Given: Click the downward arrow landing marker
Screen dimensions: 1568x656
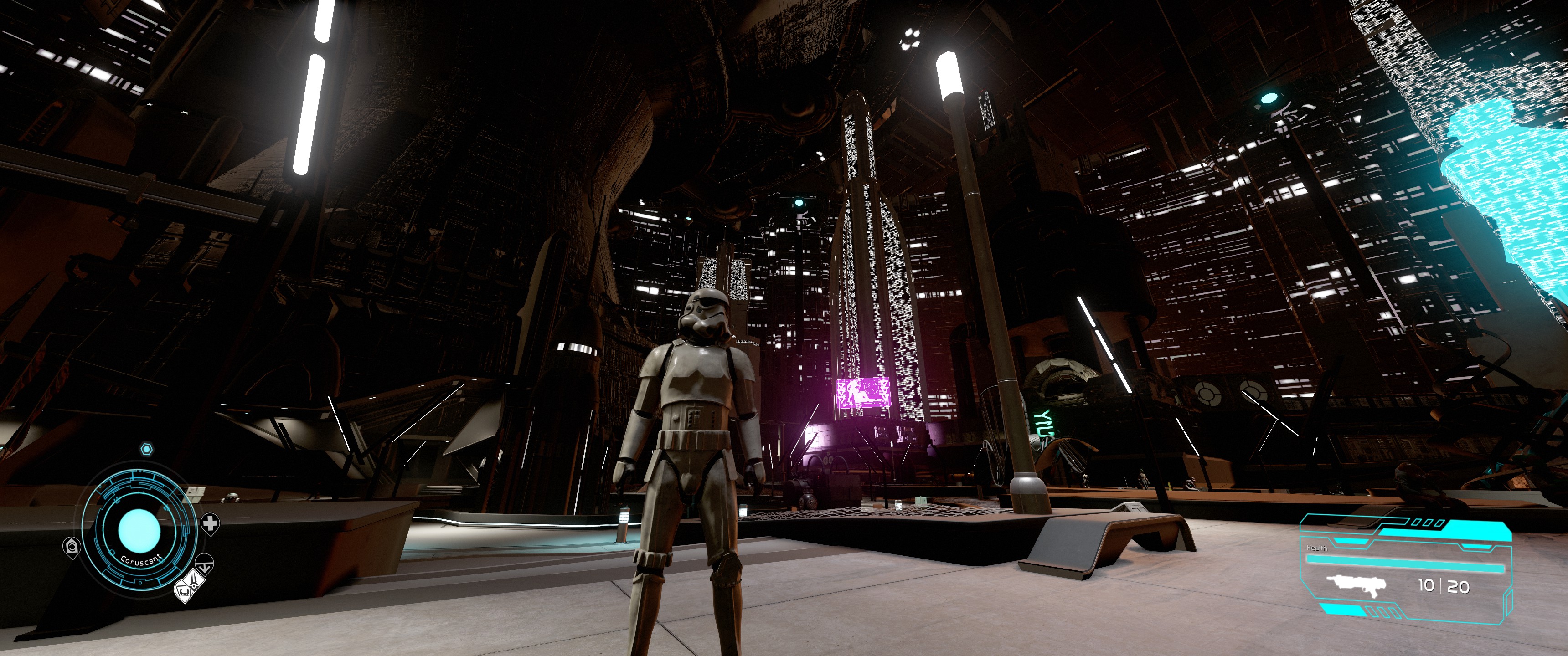Looking at the screenshot, I should (206, 564).
